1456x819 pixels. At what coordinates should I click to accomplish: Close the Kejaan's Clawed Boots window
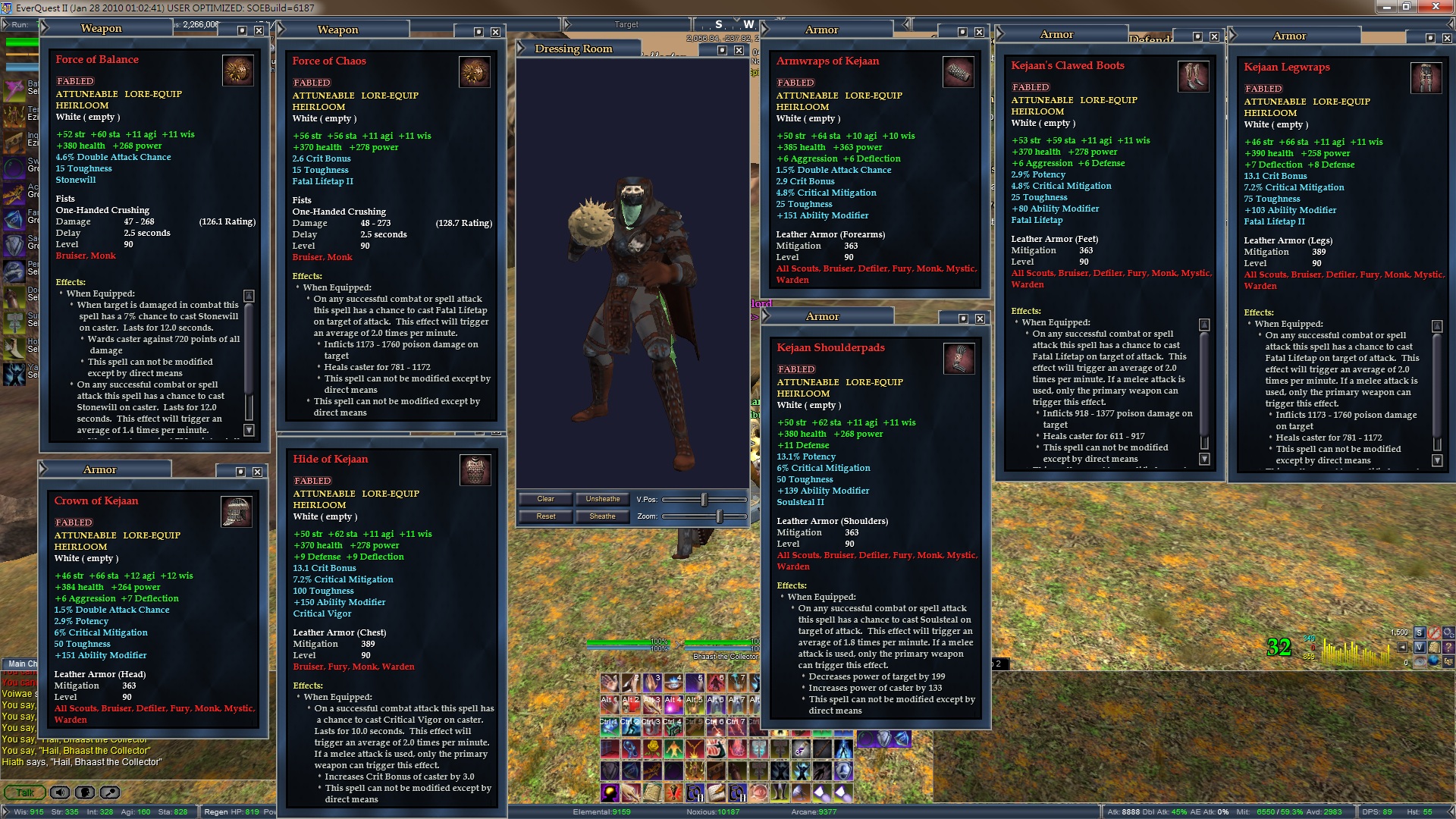point(1214,36)
